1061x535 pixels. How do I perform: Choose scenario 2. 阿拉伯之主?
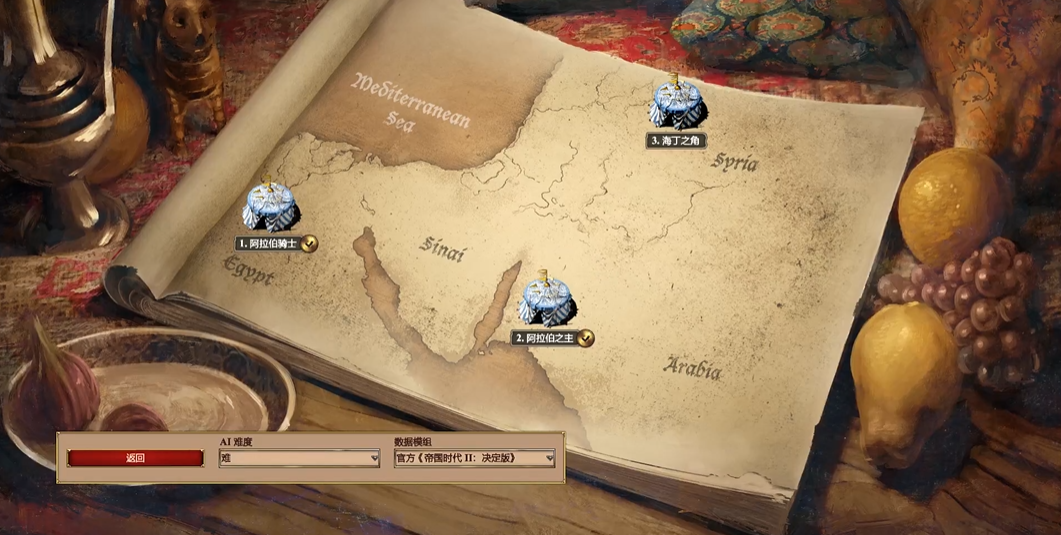coord(546,300)
